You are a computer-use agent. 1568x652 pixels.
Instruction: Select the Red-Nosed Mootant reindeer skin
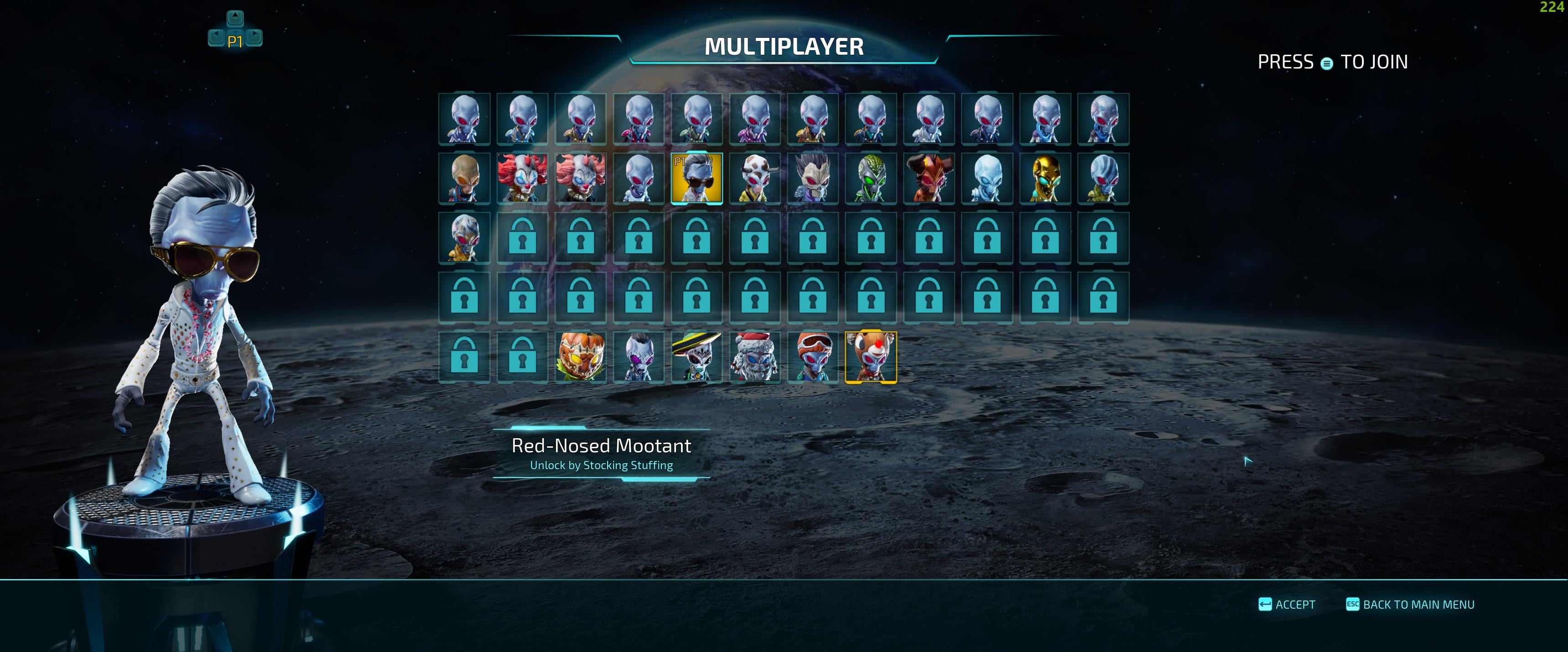click(871, 357)
